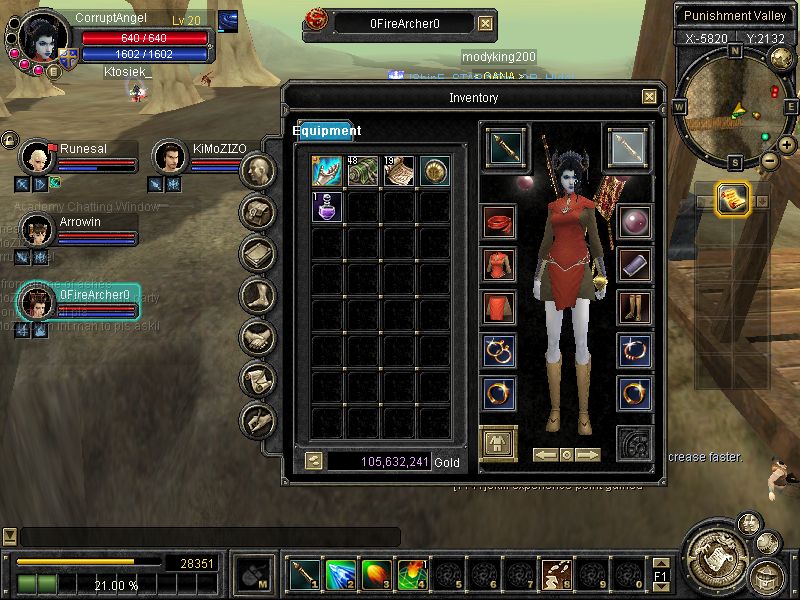
Task: Select party member Runesal's portrait
Action: (37, 157)
